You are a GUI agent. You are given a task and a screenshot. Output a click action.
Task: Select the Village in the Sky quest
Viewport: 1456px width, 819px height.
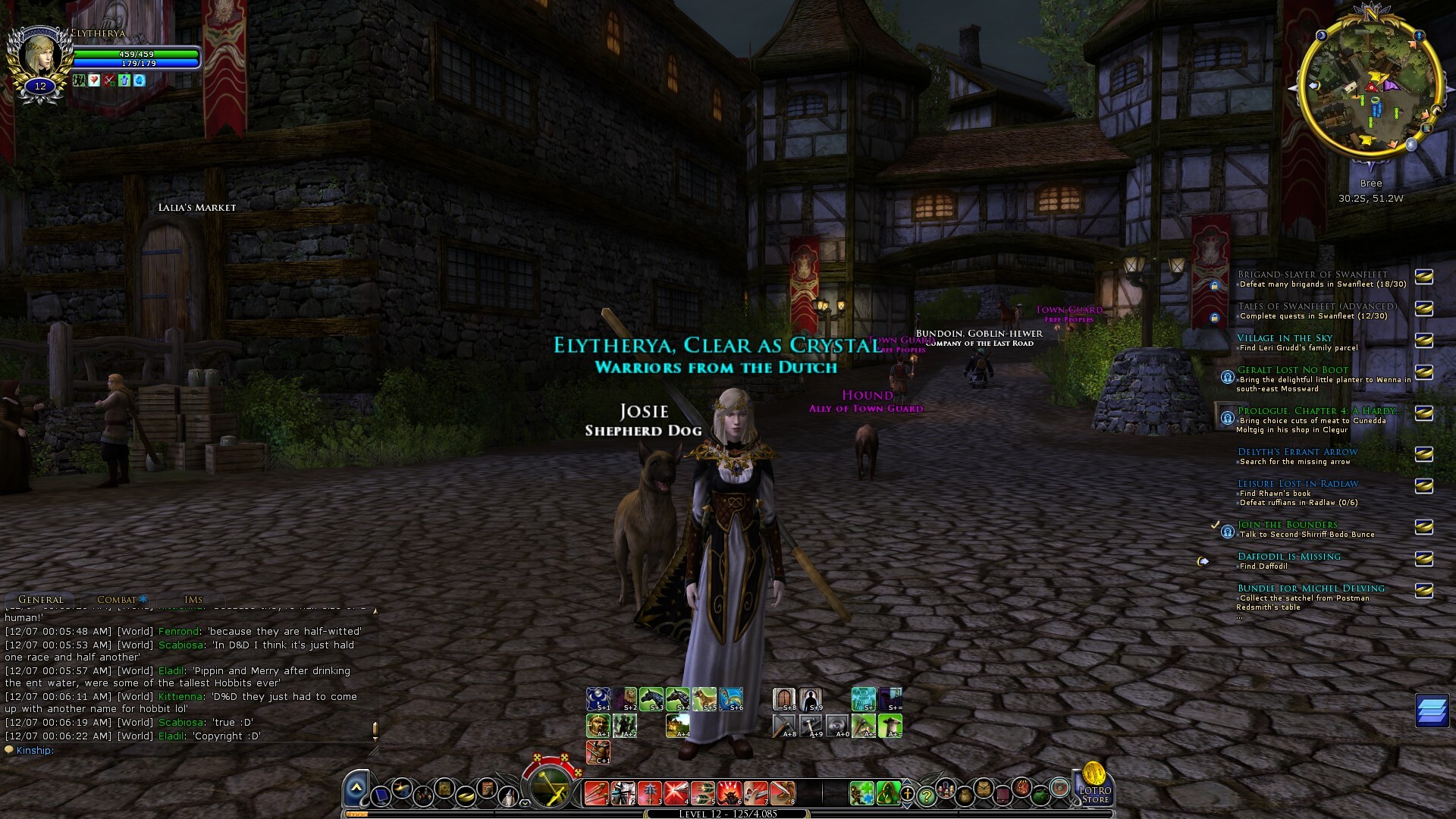(1285, 338)
